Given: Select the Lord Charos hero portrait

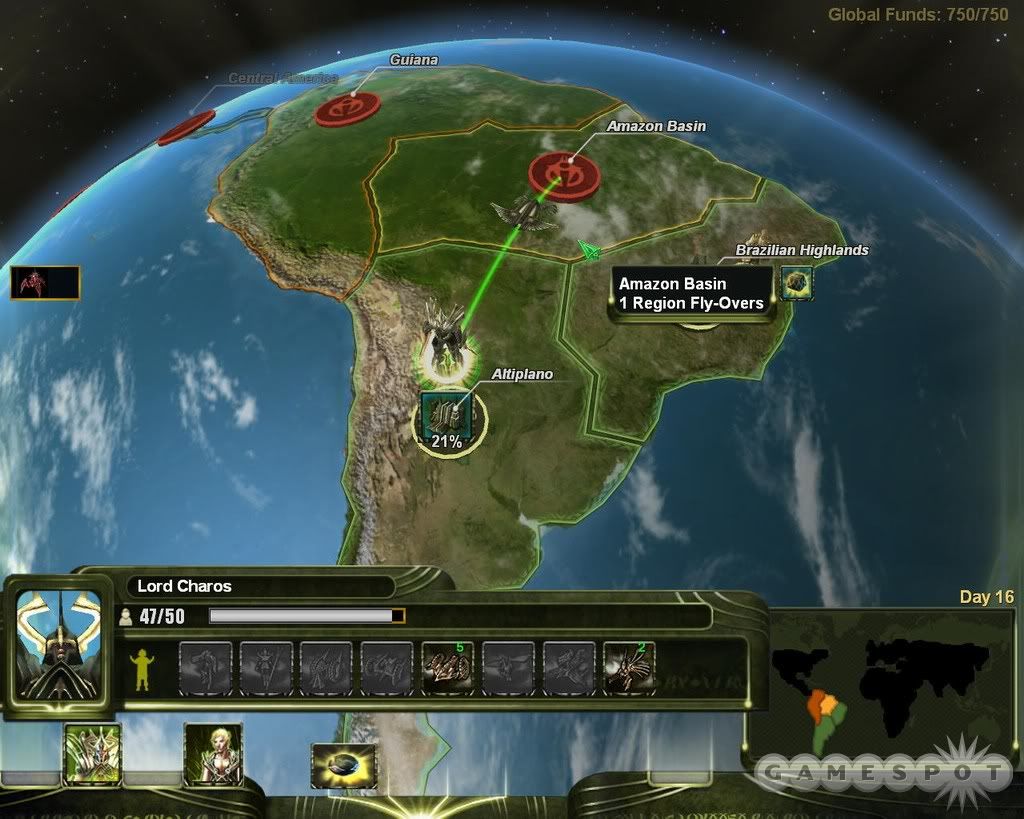Looking at the screenshot, I should pyautogui.click(x=59, y=643).
